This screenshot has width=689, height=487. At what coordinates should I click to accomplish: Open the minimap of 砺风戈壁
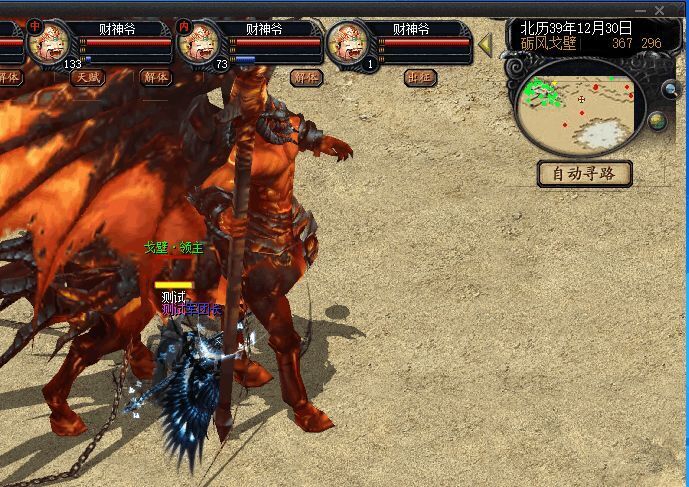(575, 108)
